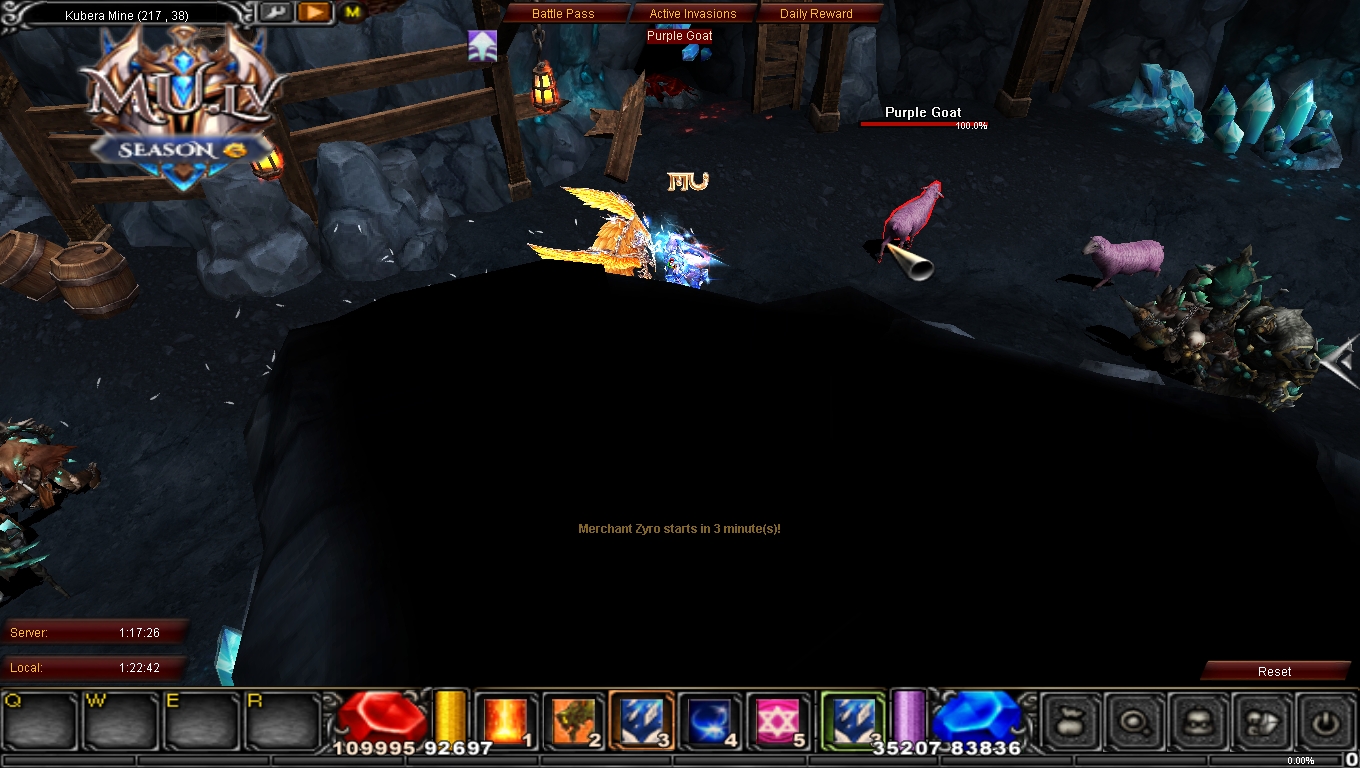Viewport: 1360px width, 768px height.
Task: Open the Active Invasions menu
Action: click(x=695, y=13)
